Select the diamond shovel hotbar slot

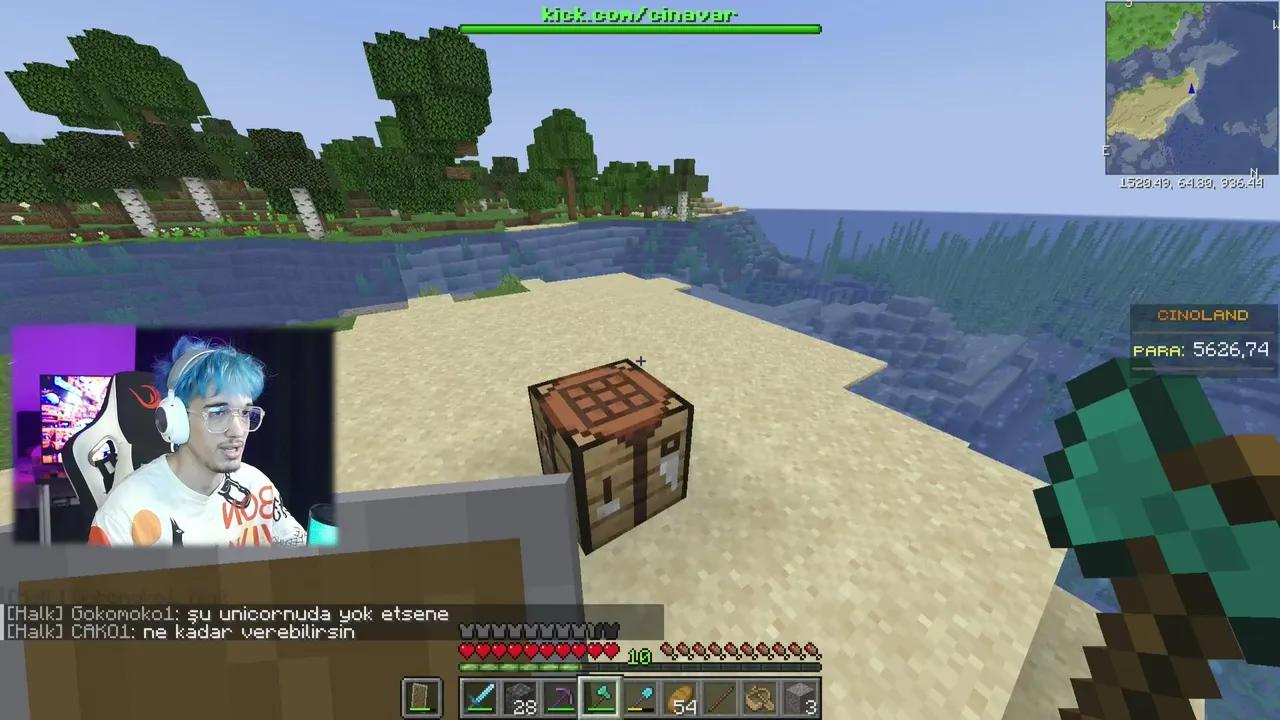(640, 697)
